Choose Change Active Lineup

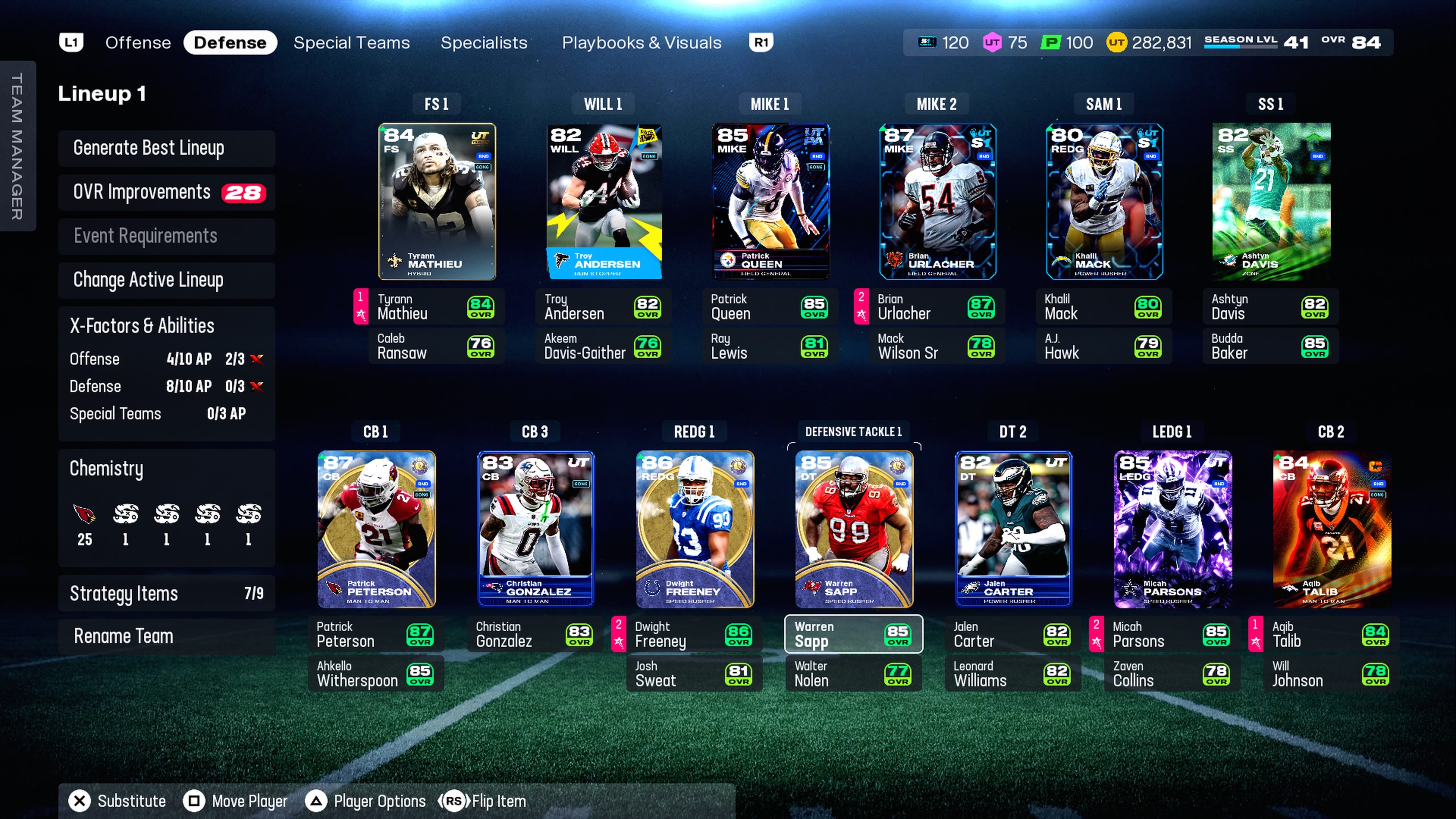pyautogui.click(x=166, y=280)
